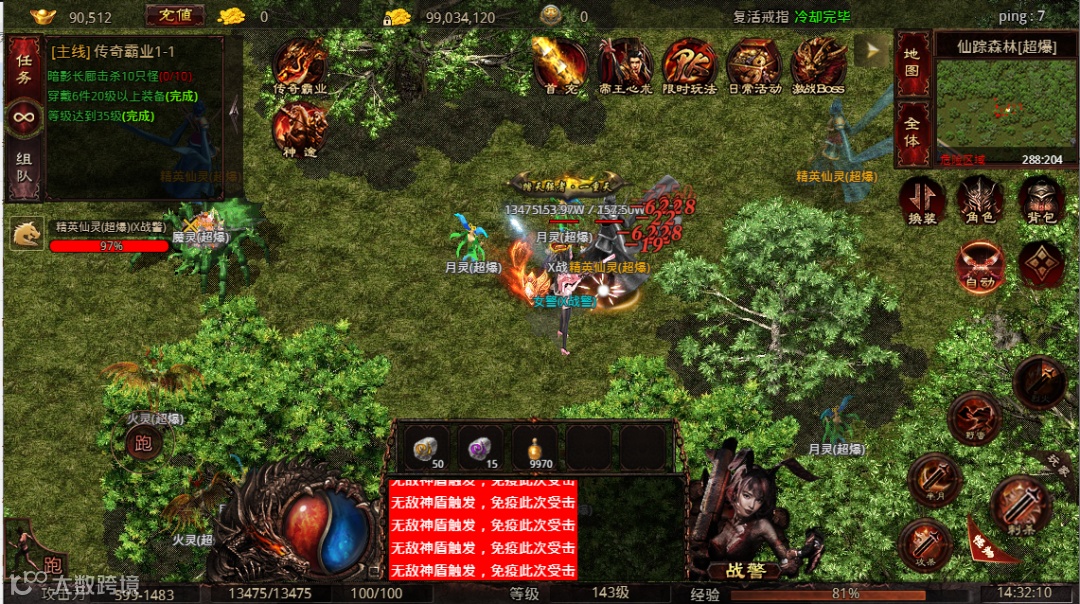1080x604 pixels.
Task: Open the 日常活动 daily activities icon
Action: coord(754,65)
